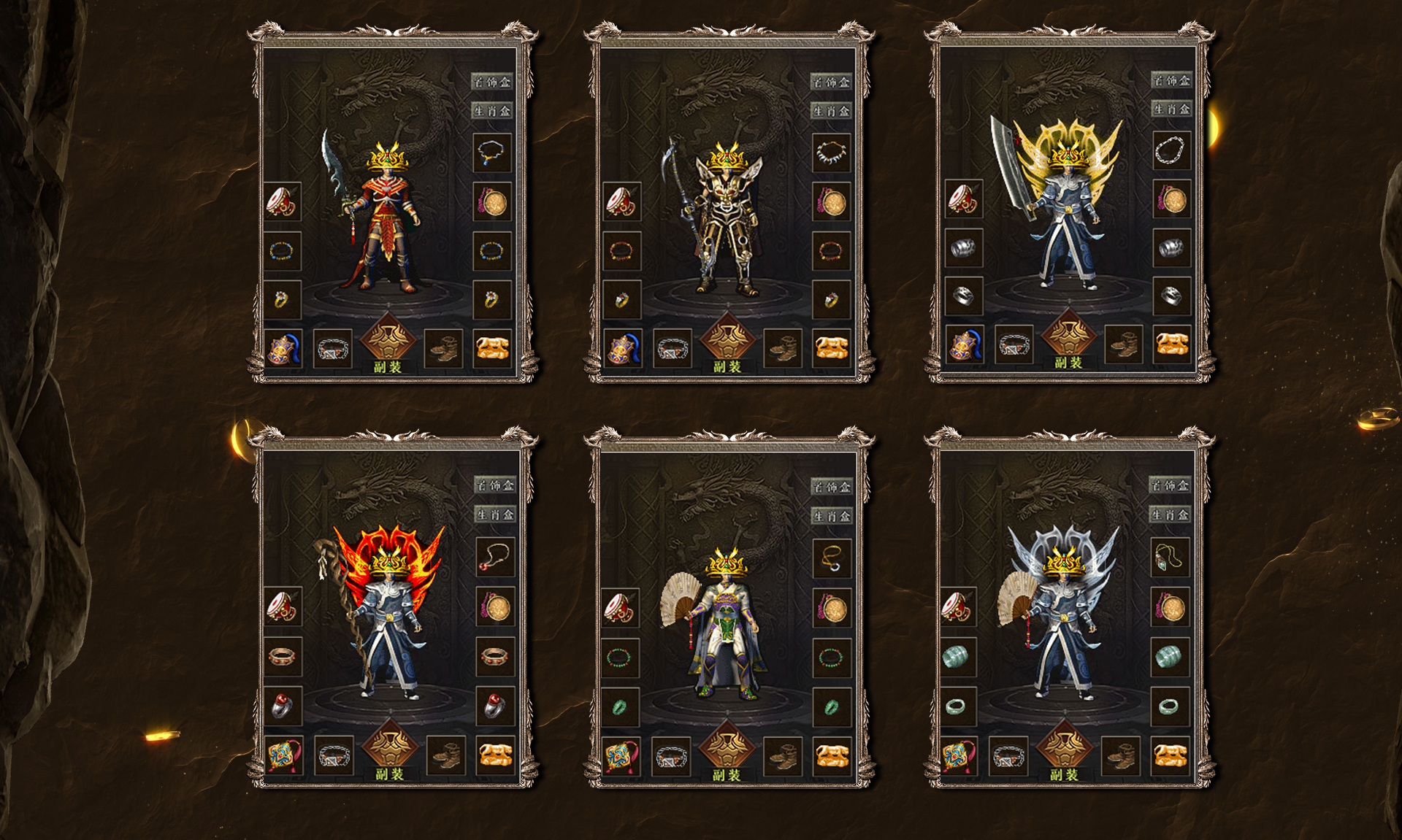Select the jade pendant necklace slot
1402x840 pixels.
[1170, 558]
